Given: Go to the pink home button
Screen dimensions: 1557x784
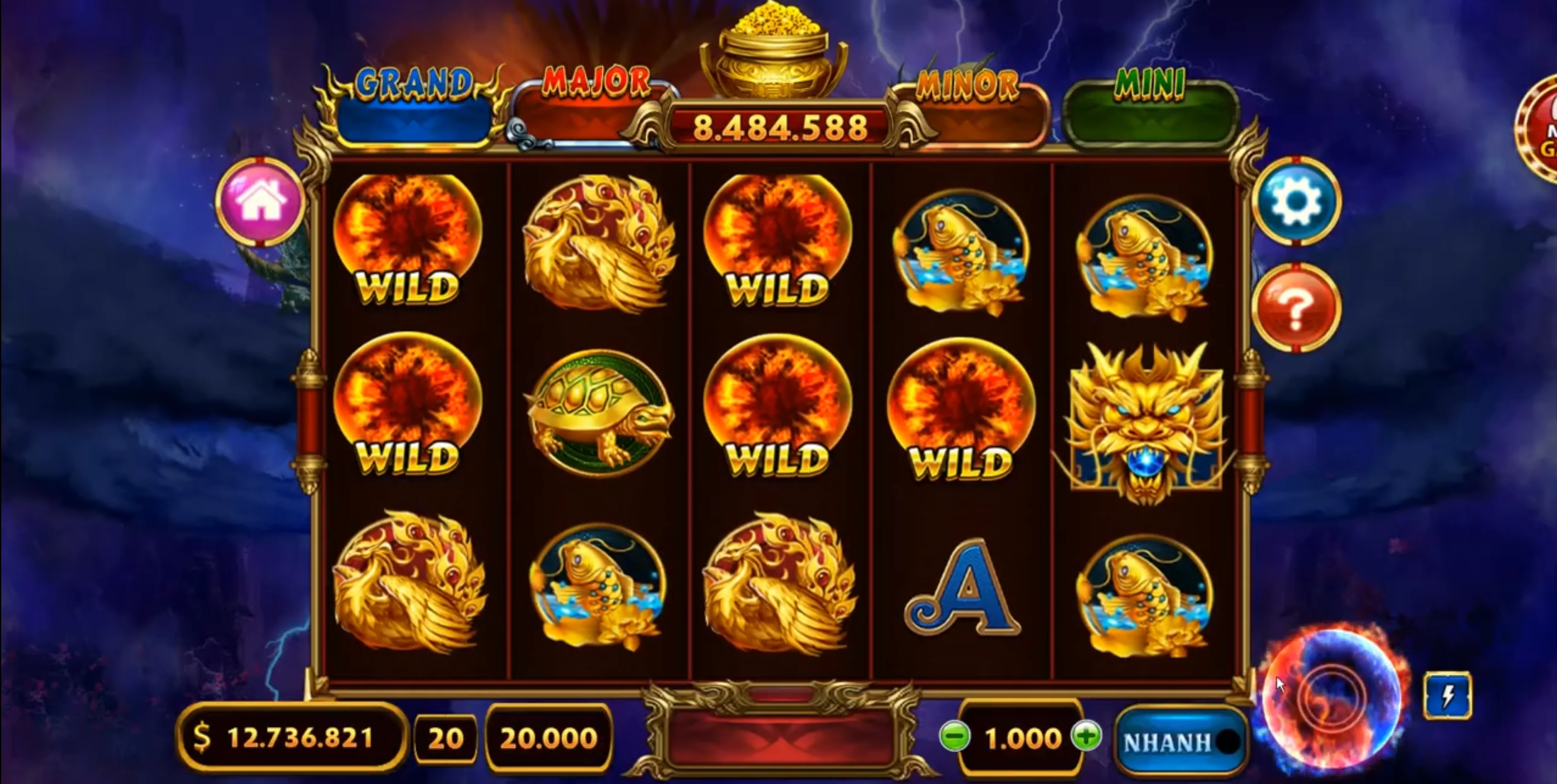Looking at the screenshot, I should [260, 202].
